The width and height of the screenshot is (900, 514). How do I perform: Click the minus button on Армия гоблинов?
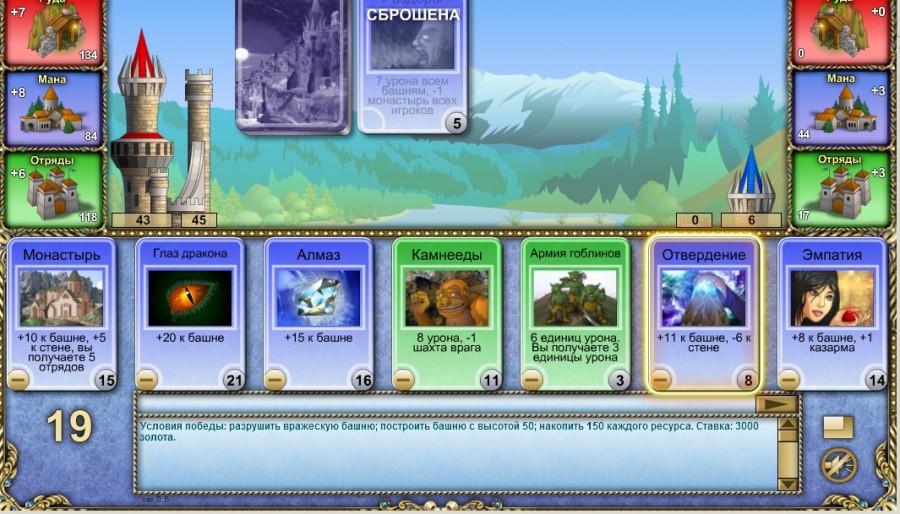pyautogui.click(x=532, y=380)
